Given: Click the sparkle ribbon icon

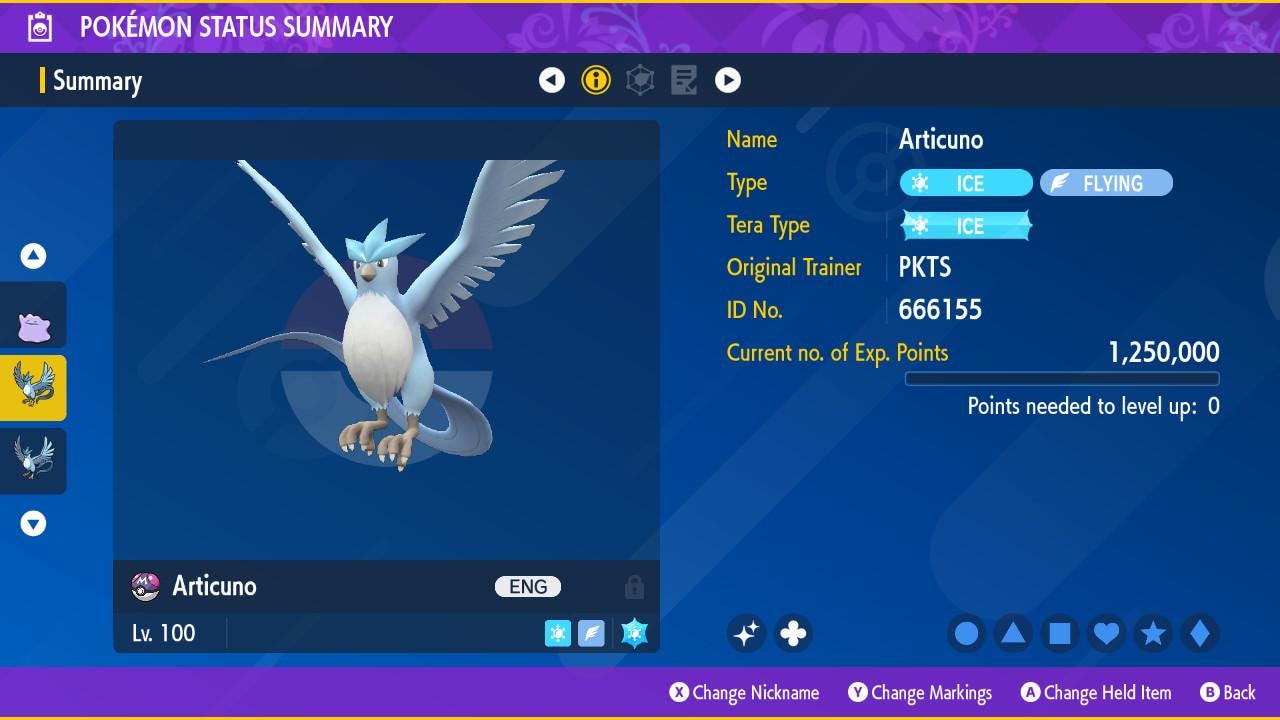Looking at the screenshot, I should pyautogui.click(x=746, y=633).
